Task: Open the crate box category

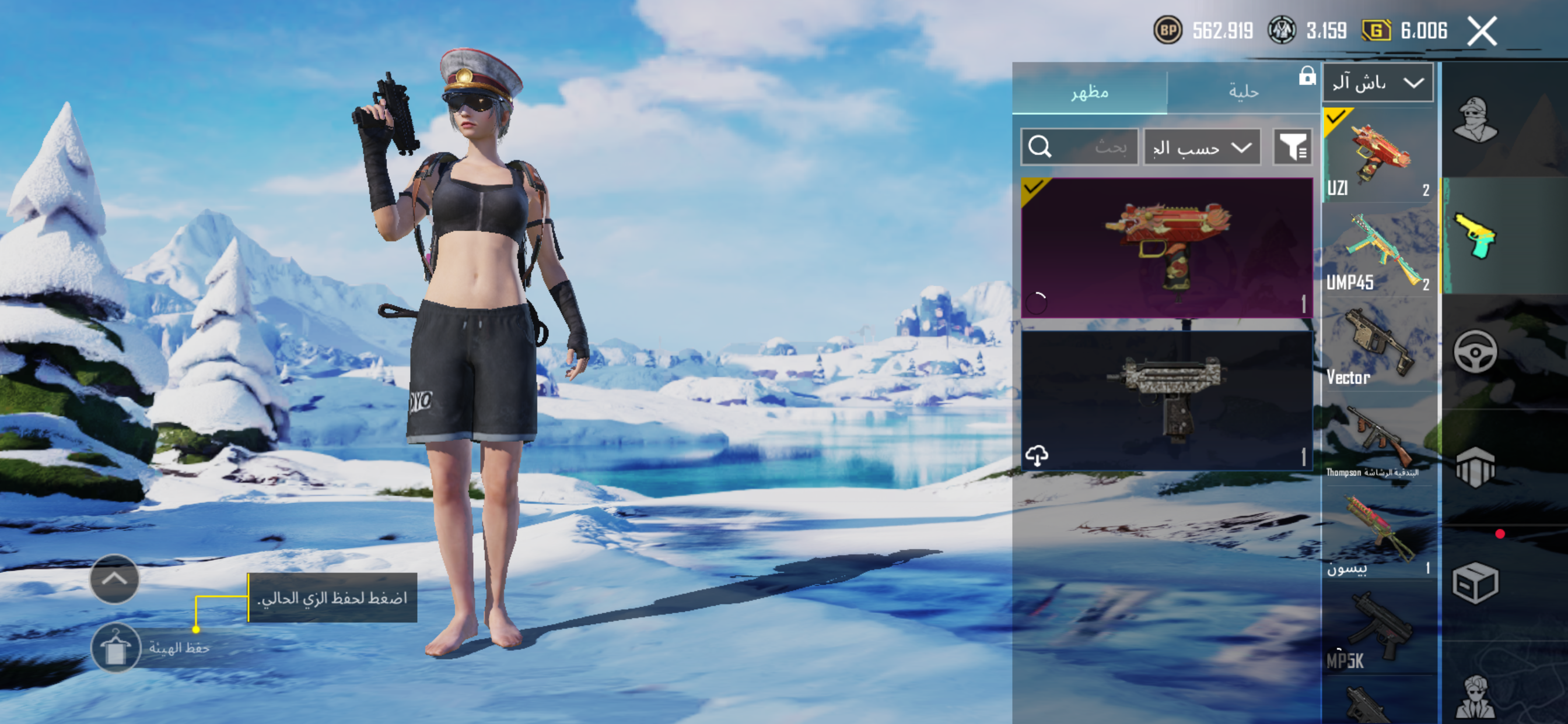Action: pyautogui.click(x=1475, y=583)
